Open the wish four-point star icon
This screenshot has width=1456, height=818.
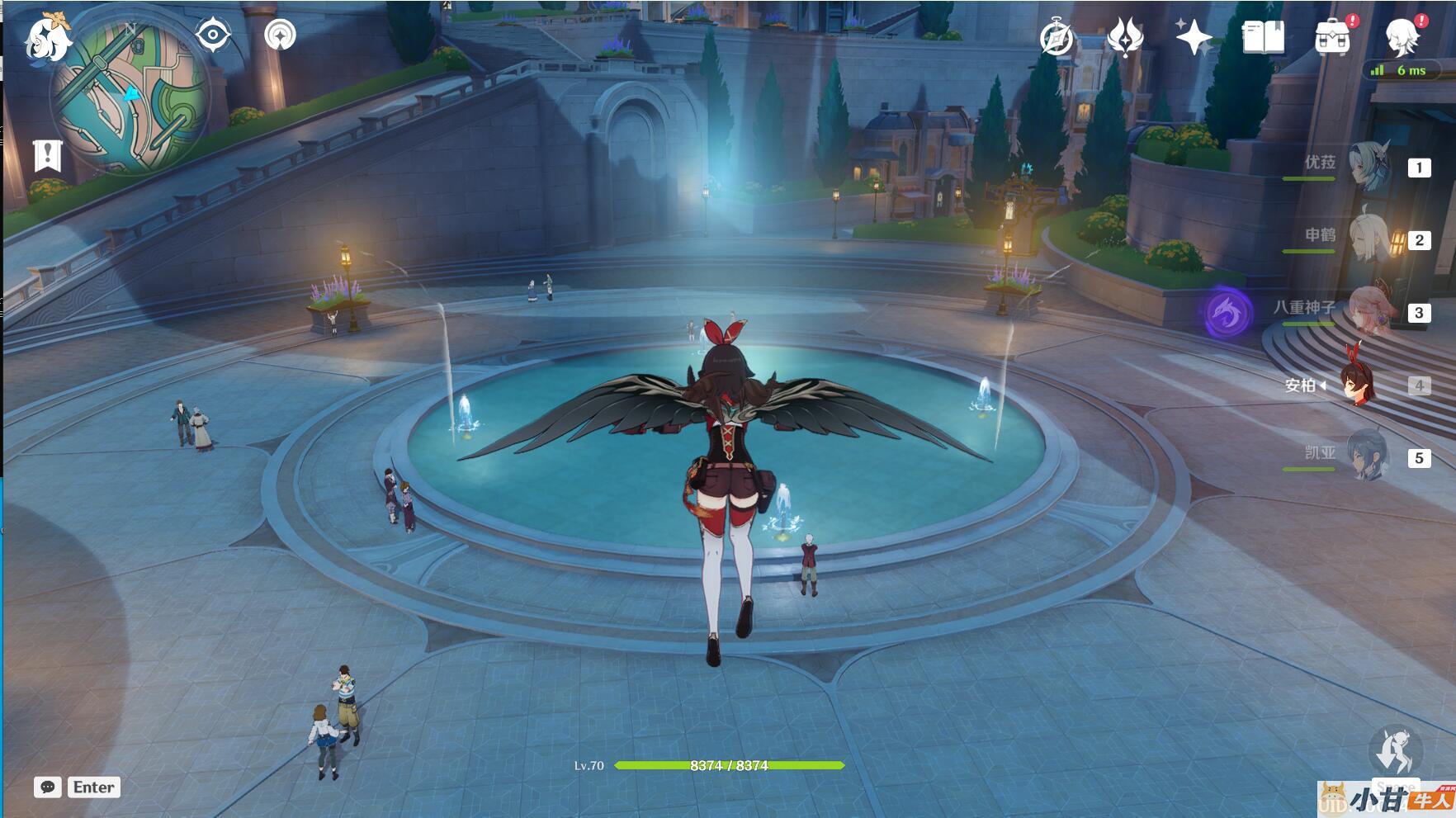pyautogui.click(x=1194, y=37)
